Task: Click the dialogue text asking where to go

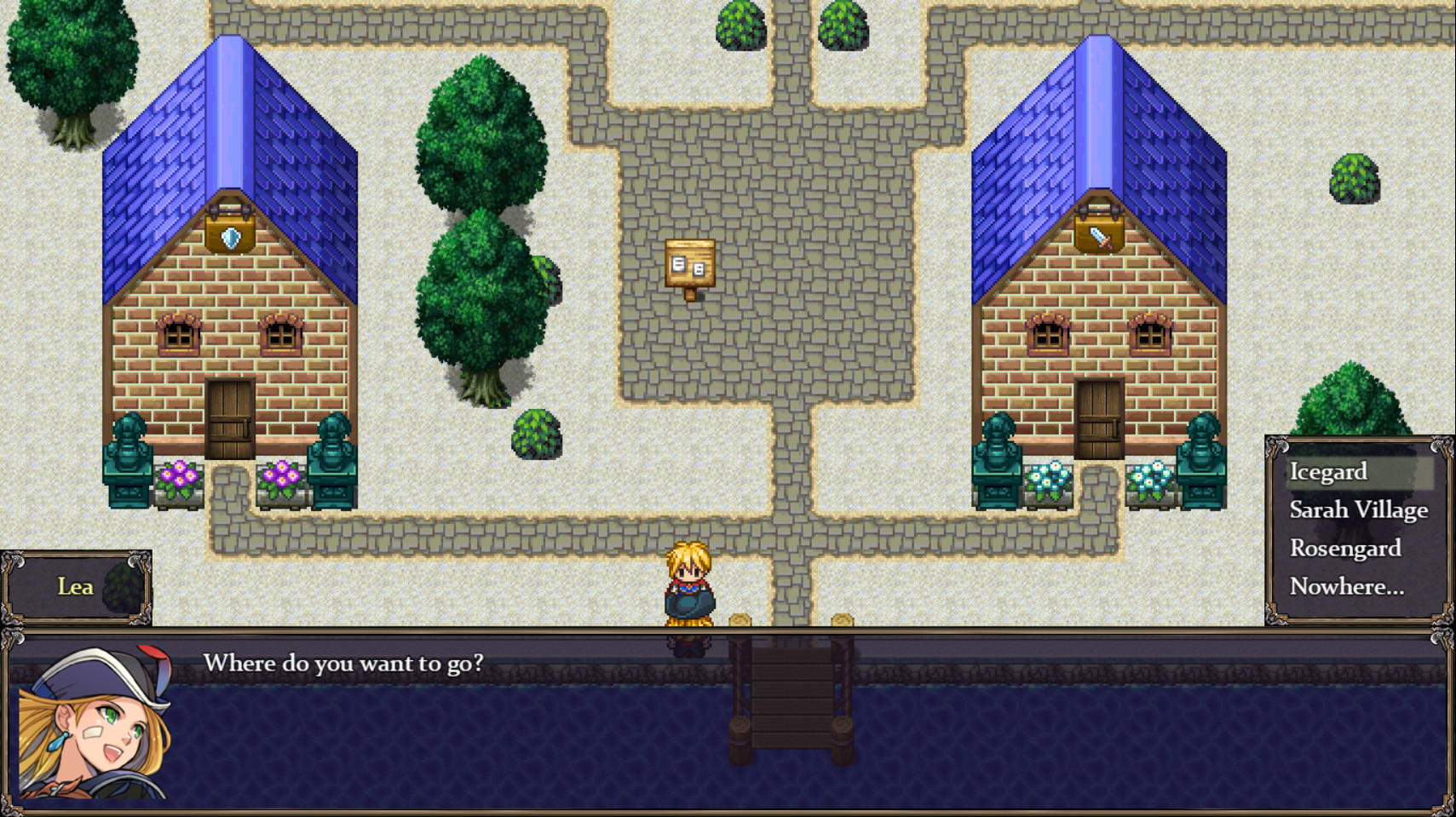Action: pos(344,664)
